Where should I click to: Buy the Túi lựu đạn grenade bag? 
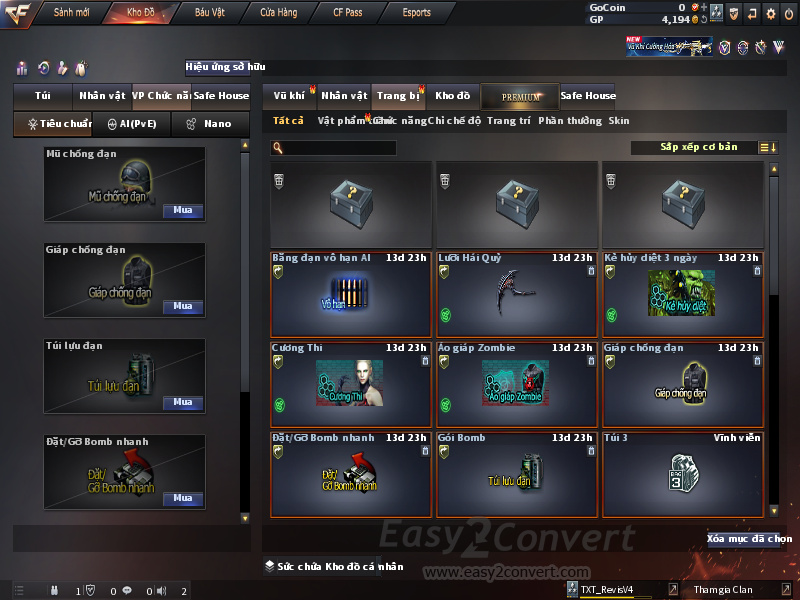click(182, 402)
